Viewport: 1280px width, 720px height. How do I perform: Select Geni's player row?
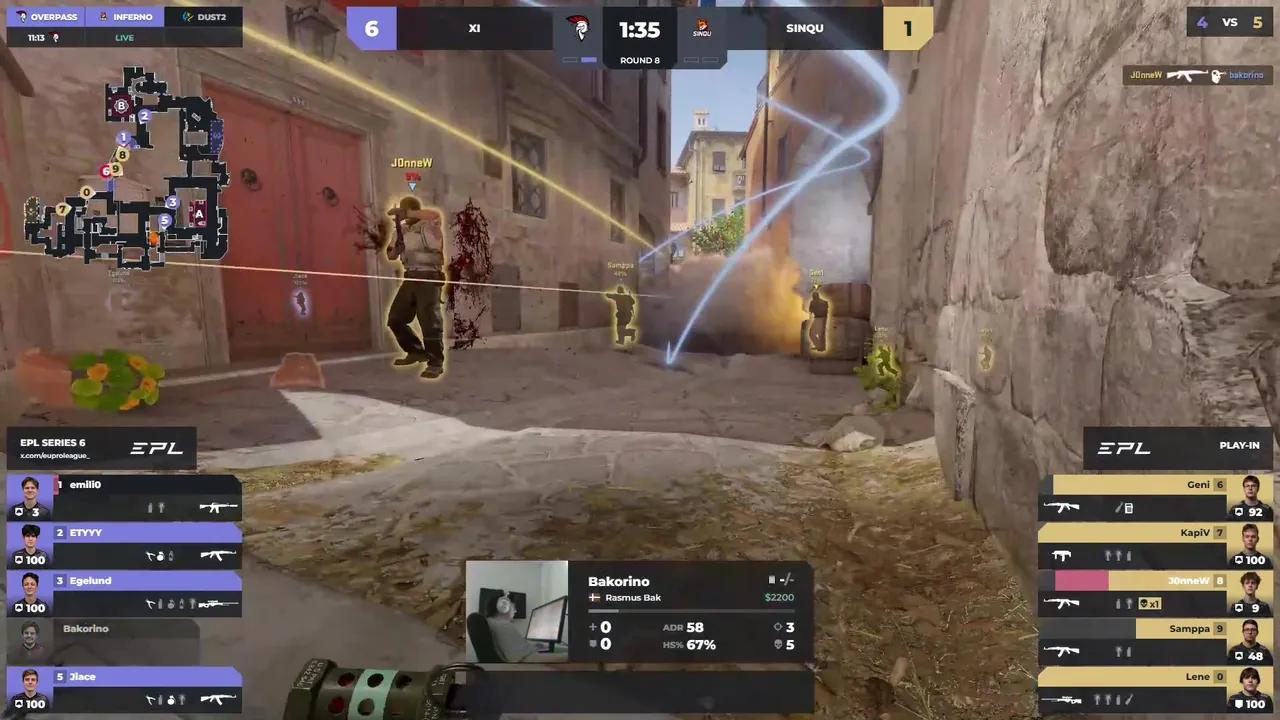[1156, 497]
